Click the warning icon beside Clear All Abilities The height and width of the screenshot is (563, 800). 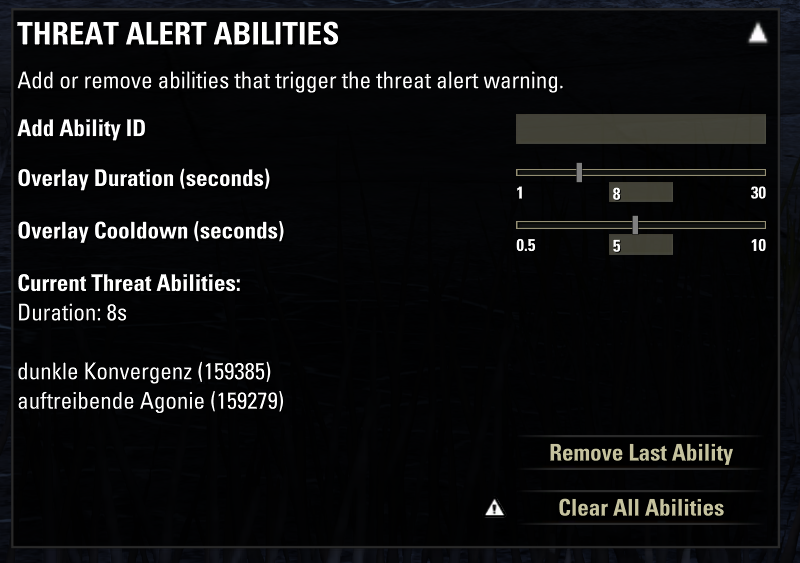pos(494,509)
